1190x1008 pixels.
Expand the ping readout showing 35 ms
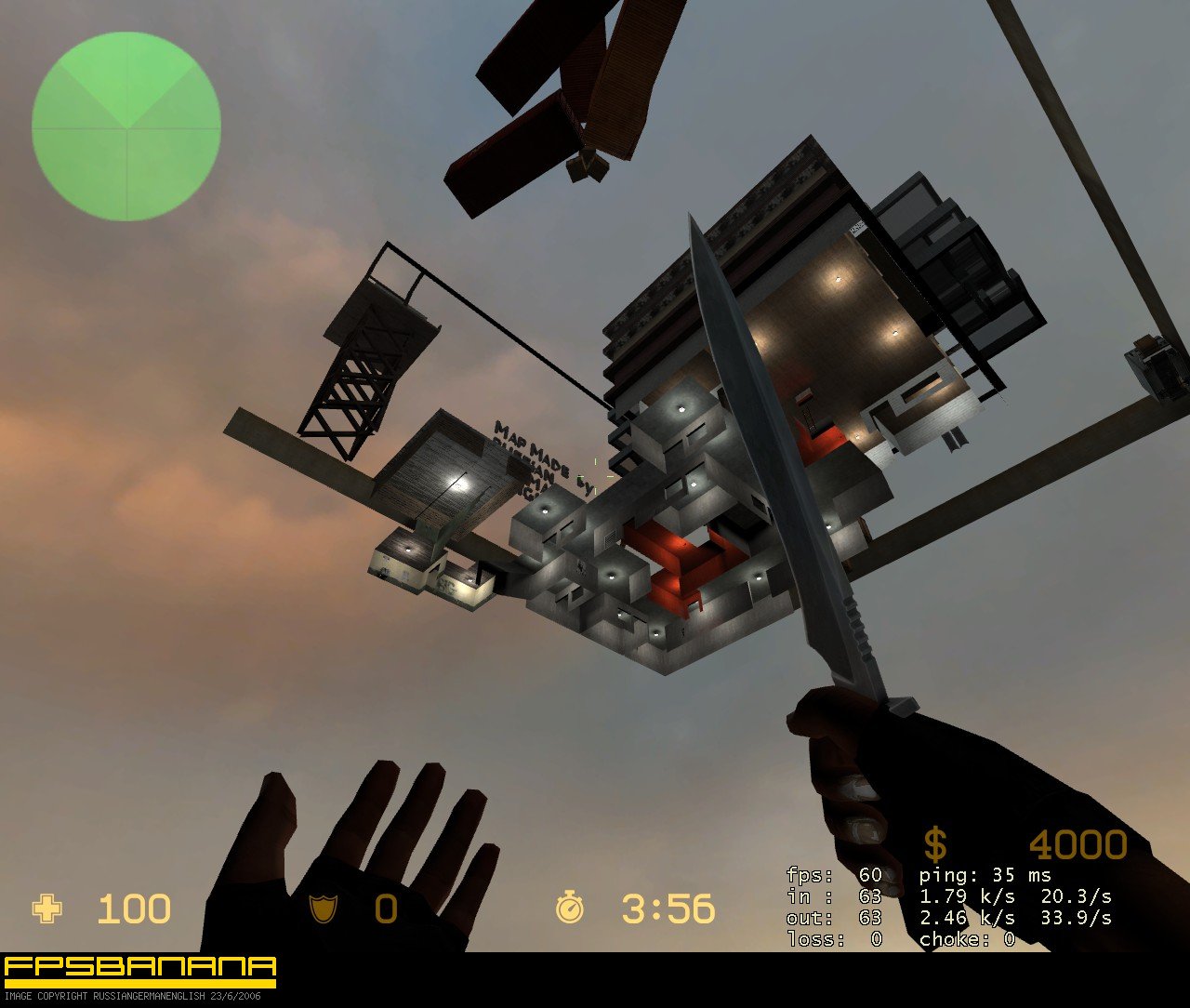984,875
